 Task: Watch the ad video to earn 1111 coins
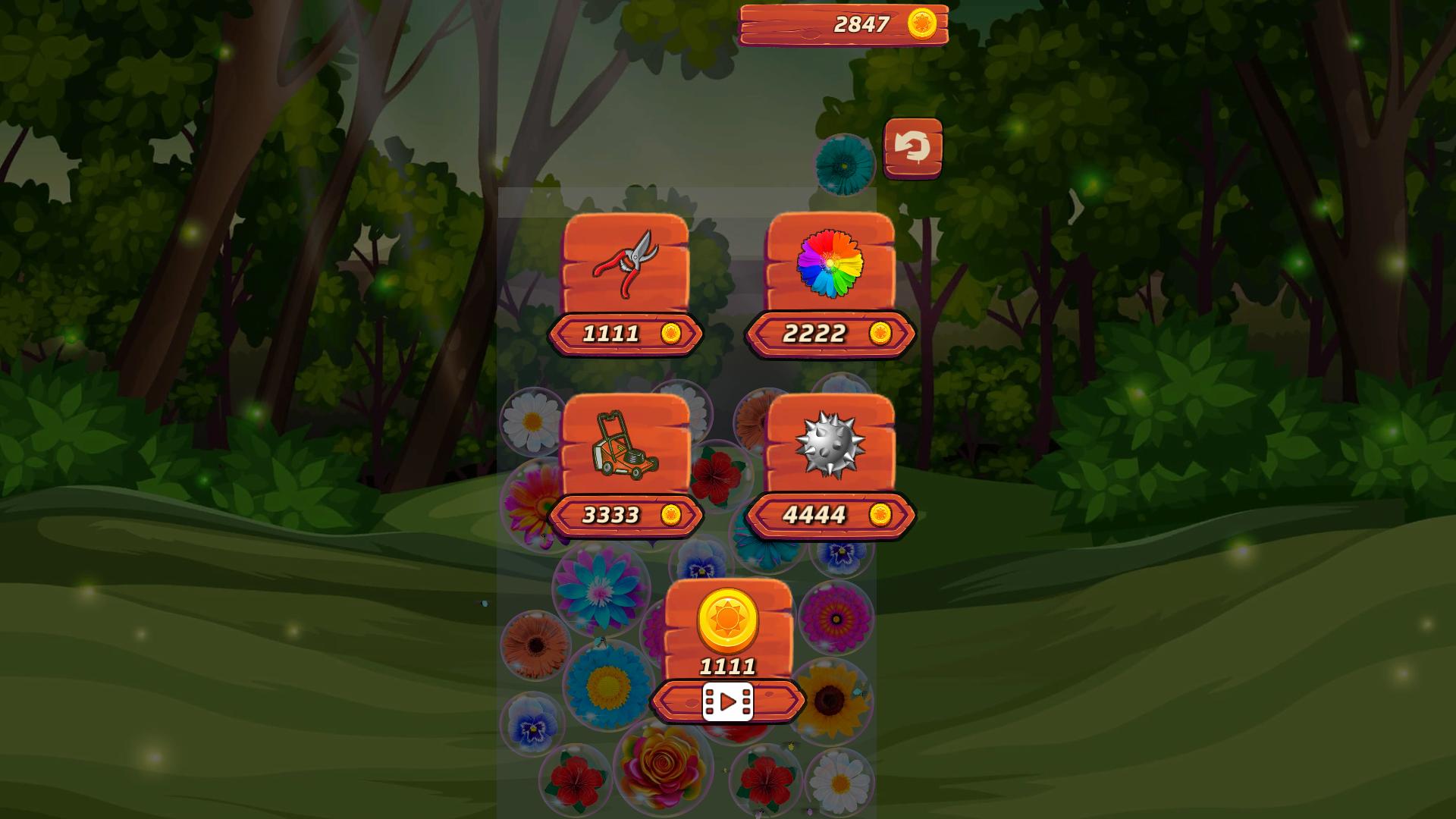click(726, 701)
